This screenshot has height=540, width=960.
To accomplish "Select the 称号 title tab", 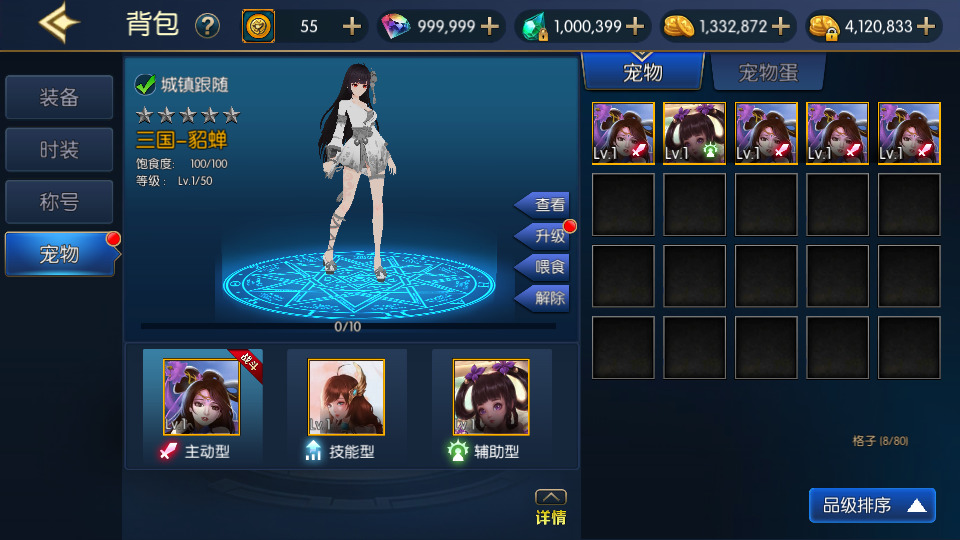I will tap(59, 202).
